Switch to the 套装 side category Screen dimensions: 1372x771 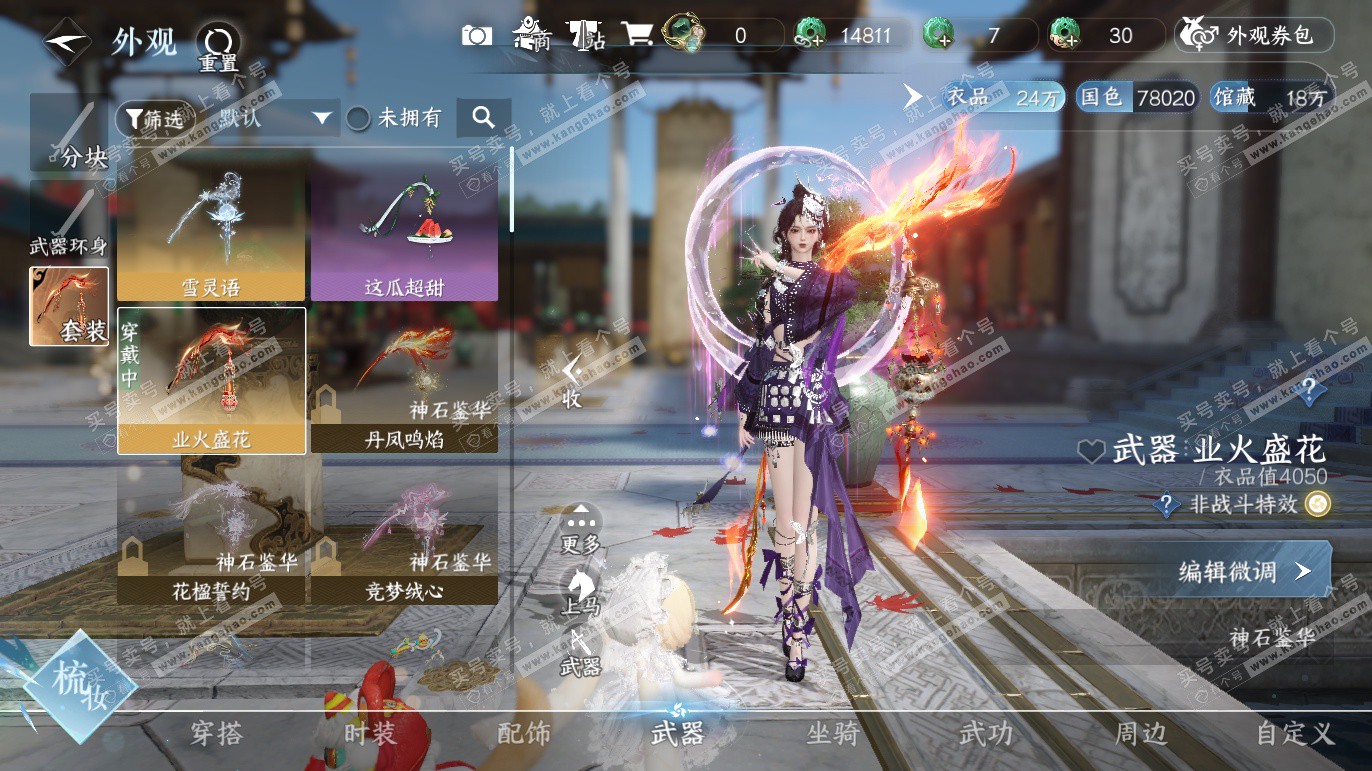click(69, 306)
